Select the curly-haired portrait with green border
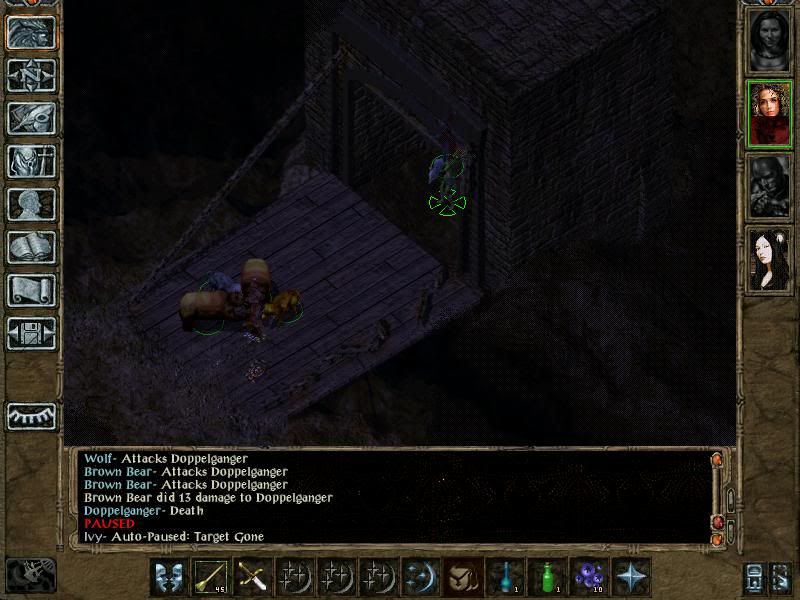The width and height of the screenshot is (800, 600). point(769,114)
